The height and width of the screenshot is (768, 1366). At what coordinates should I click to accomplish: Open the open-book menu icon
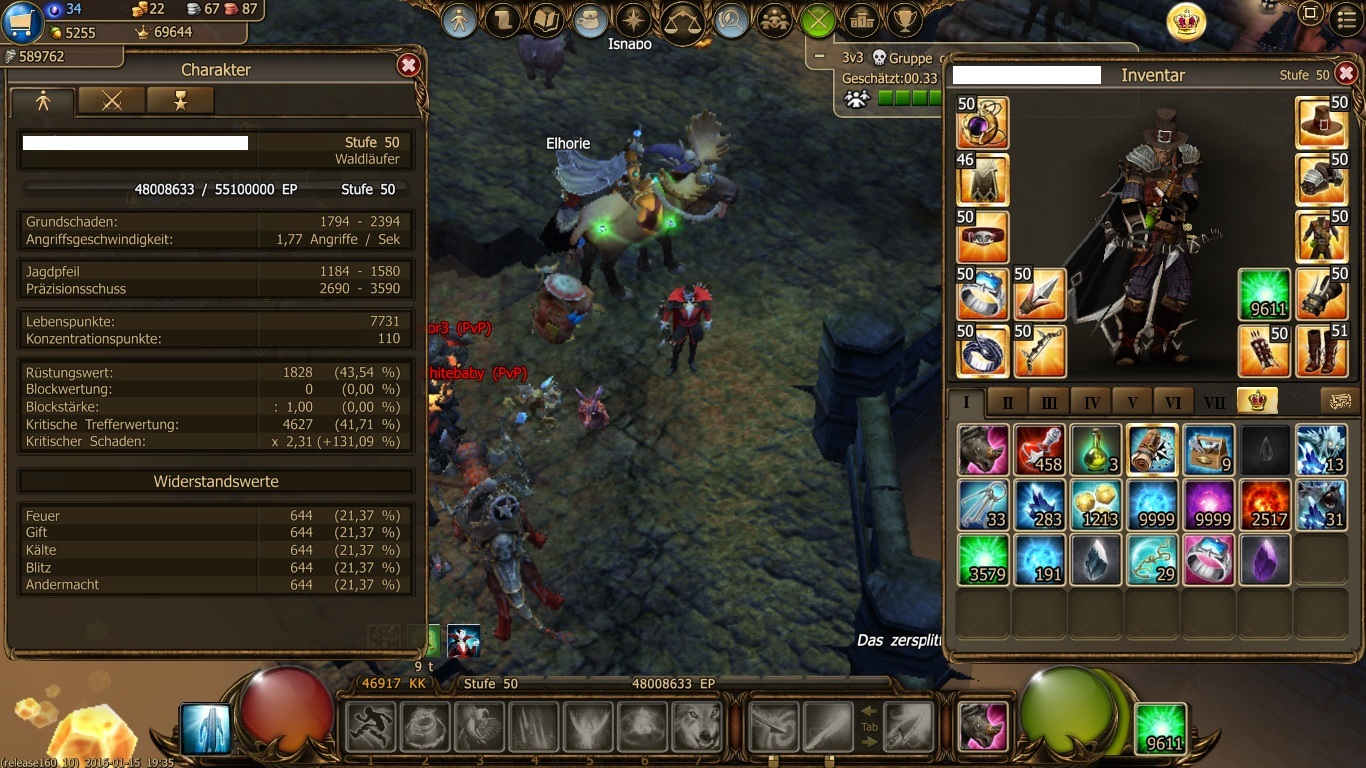547,20
